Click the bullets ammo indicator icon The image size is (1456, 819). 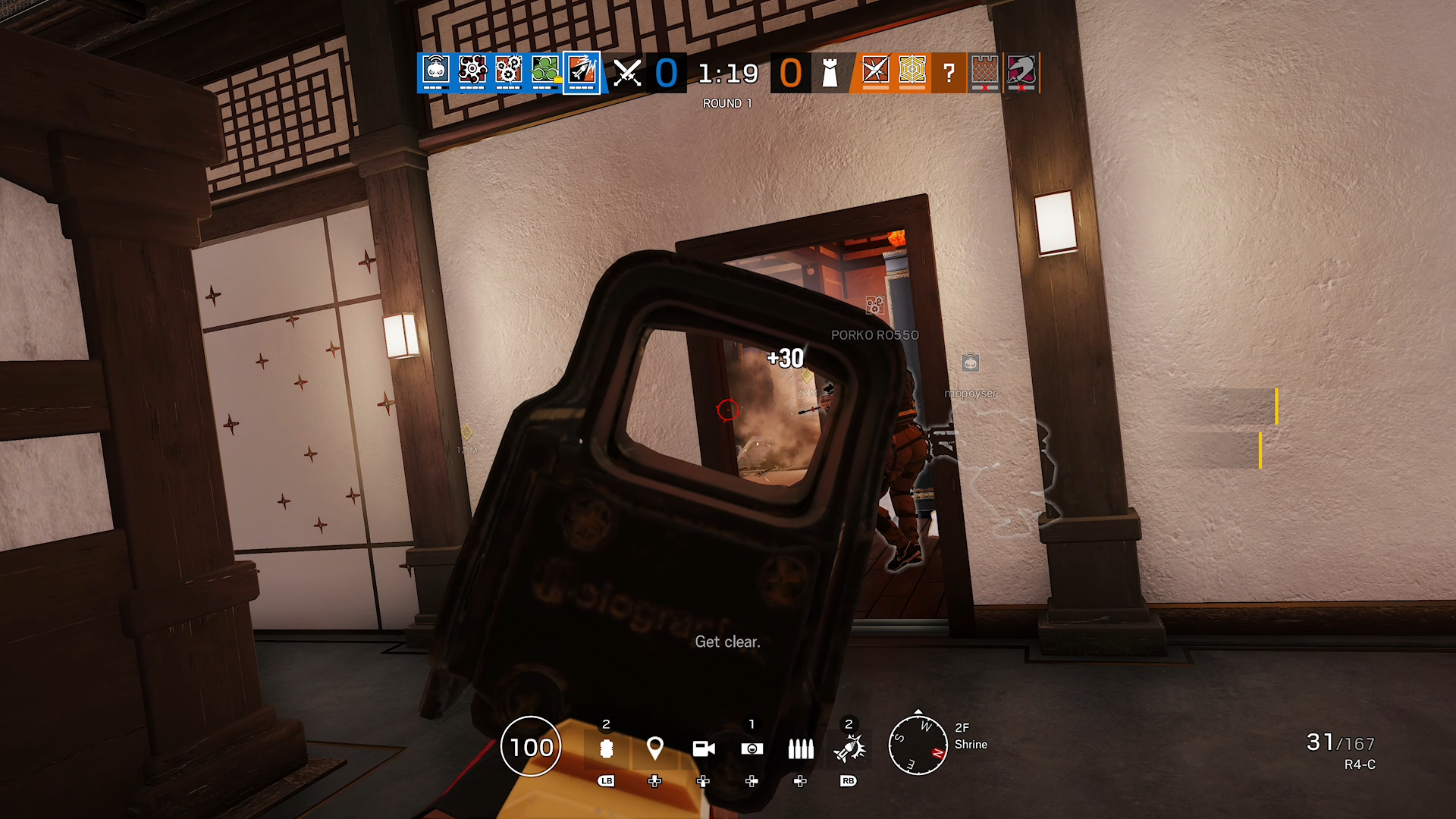pyautogui.click(x=801, y=749)
